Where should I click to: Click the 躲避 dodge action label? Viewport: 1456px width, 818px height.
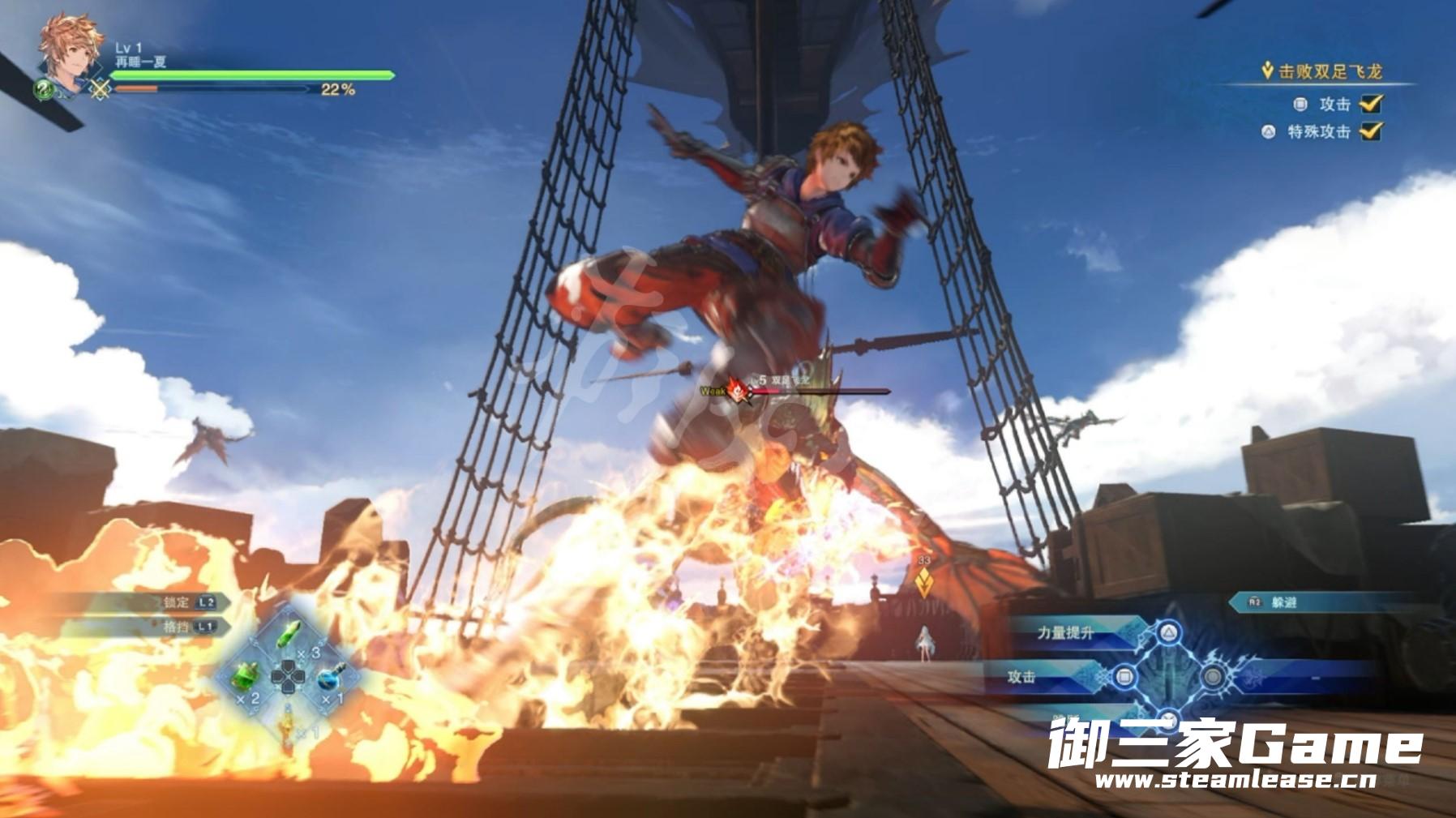(1284, 602)
